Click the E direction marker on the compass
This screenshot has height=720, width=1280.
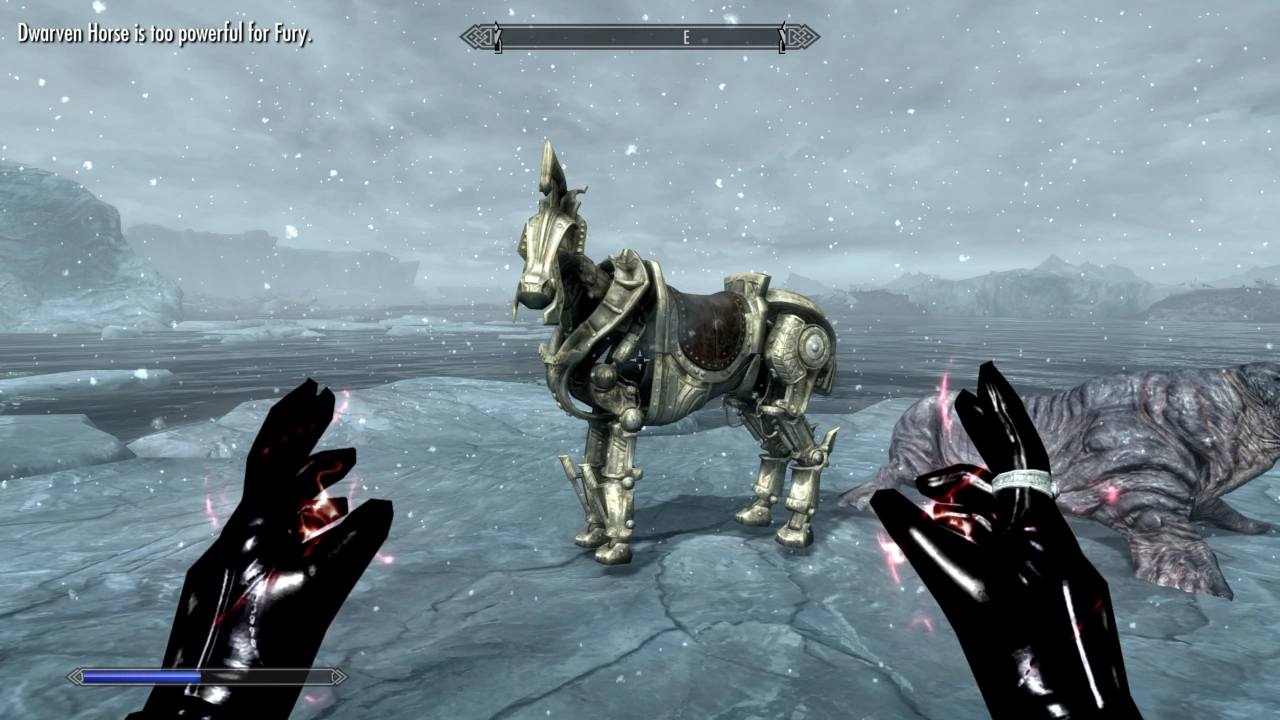(686, 37)
